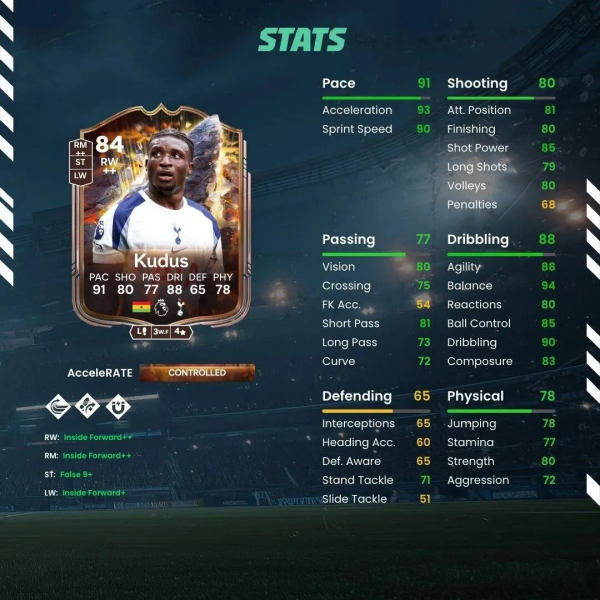Viewport: 600px width, 600px height.
Task: Choose the RM Inside Forward++ role
Action: pyautogui.click(x=97, y=455)
